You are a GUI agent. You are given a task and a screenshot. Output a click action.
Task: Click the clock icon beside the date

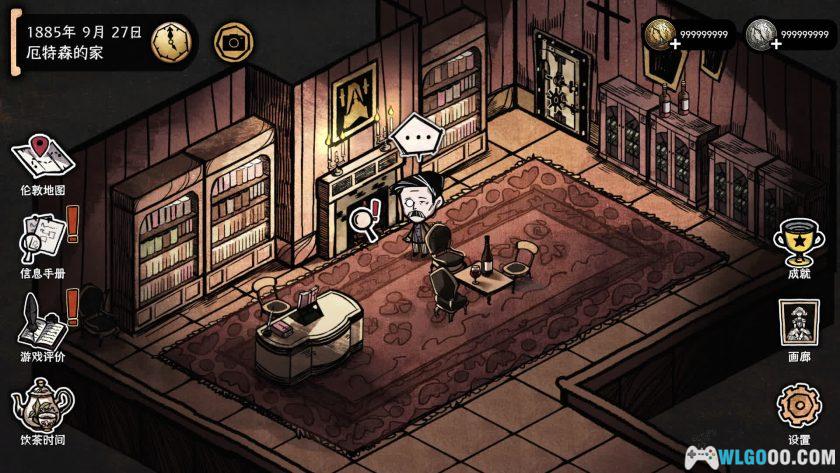point(170,41)
